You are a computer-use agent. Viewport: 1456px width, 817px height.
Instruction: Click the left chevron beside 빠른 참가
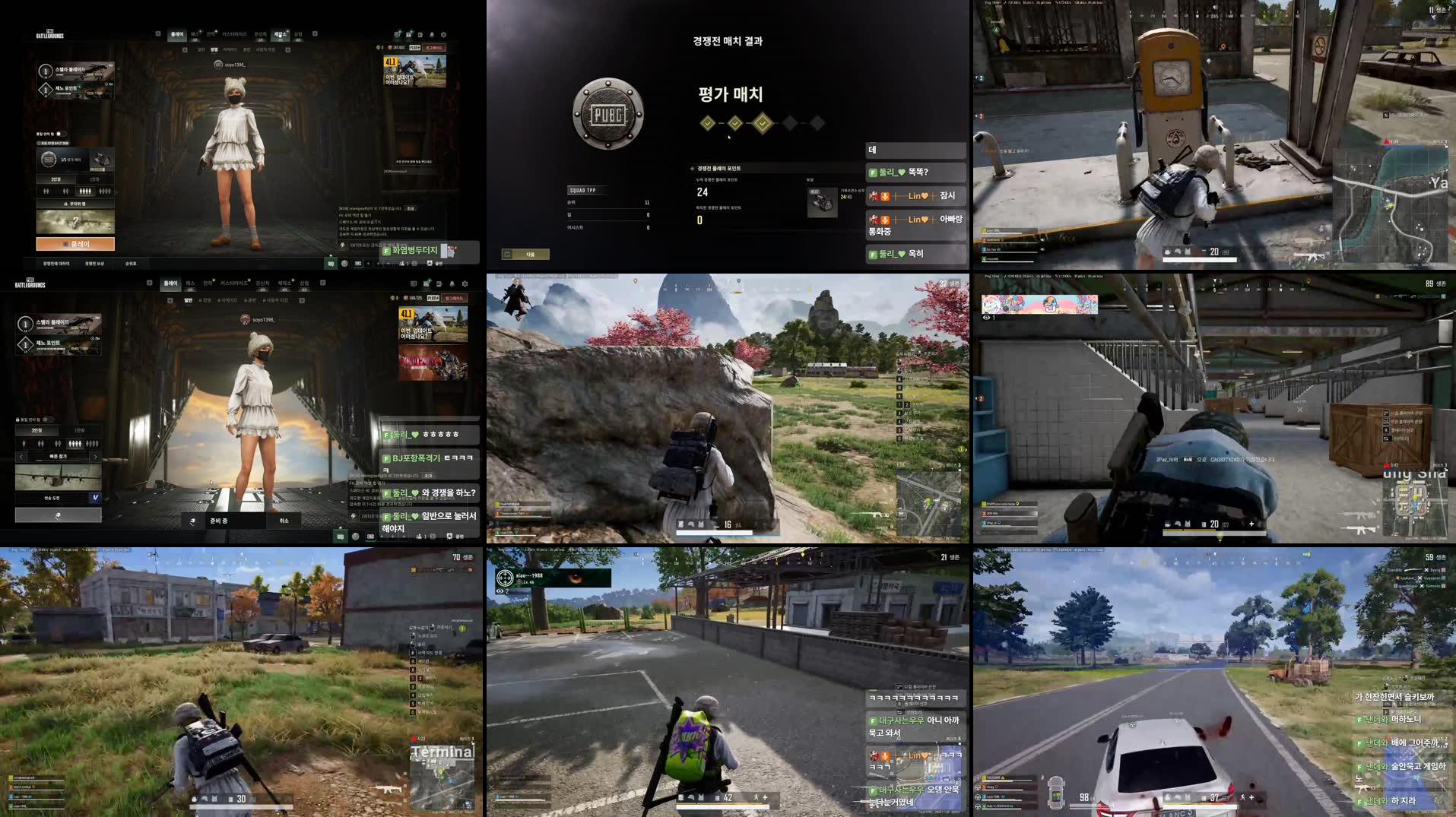tap(21, 457)
